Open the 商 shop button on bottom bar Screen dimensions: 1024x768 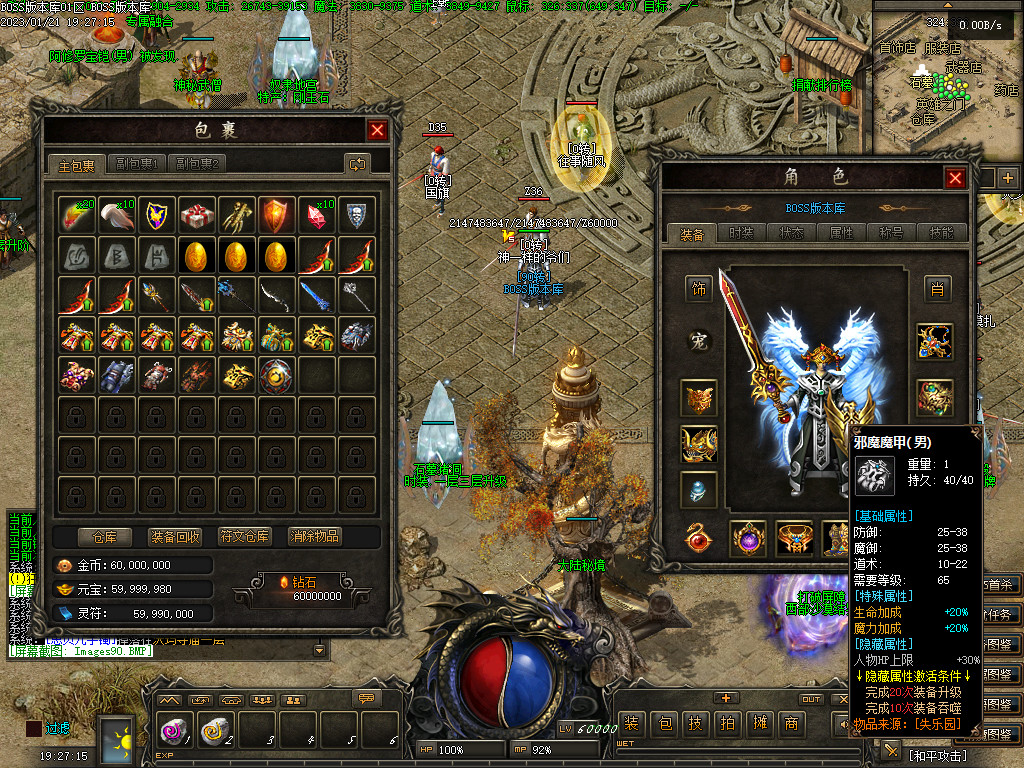[x=791, y=724]
